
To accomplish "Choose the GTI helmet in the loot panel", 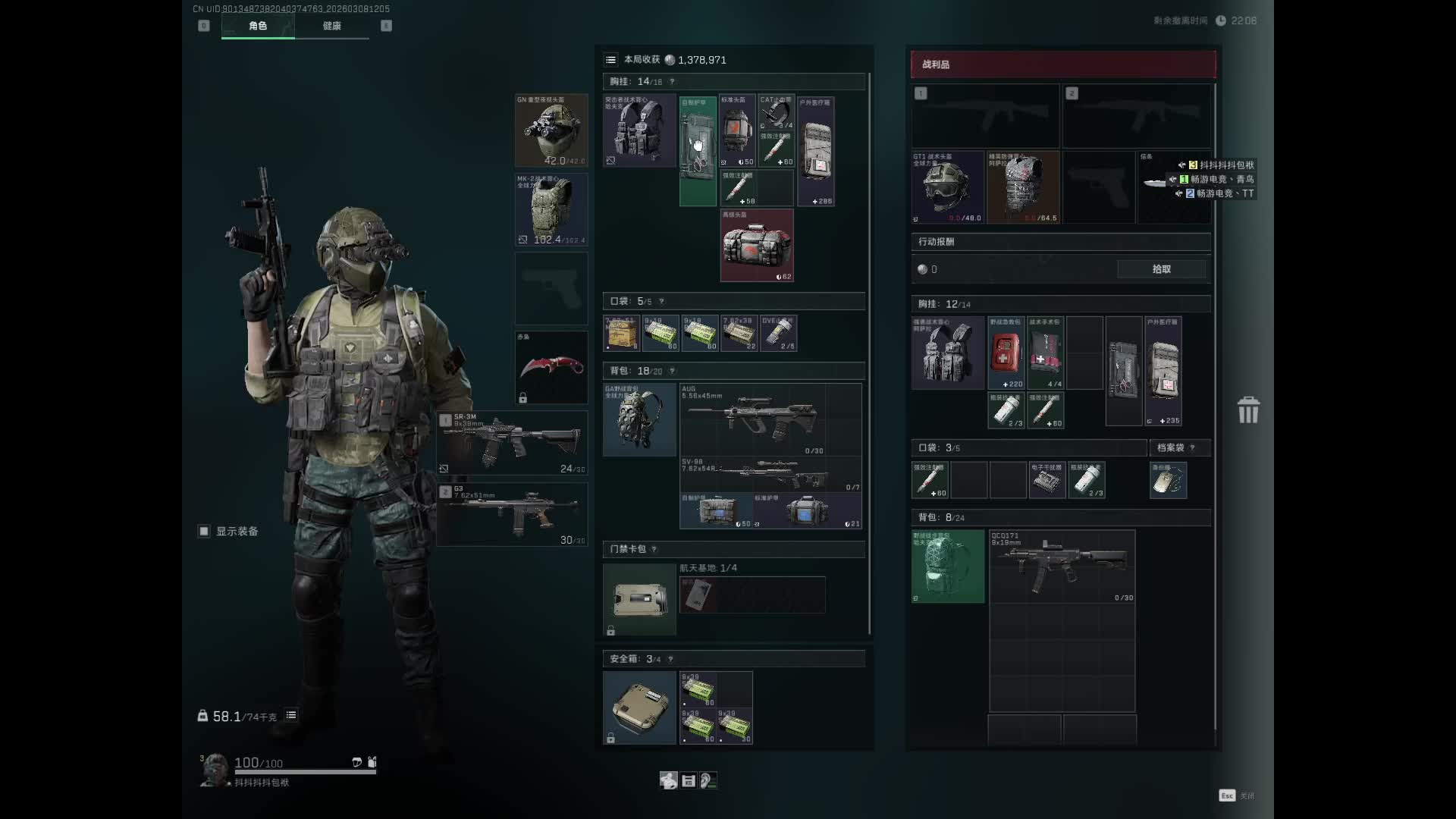I will point(947,187).
